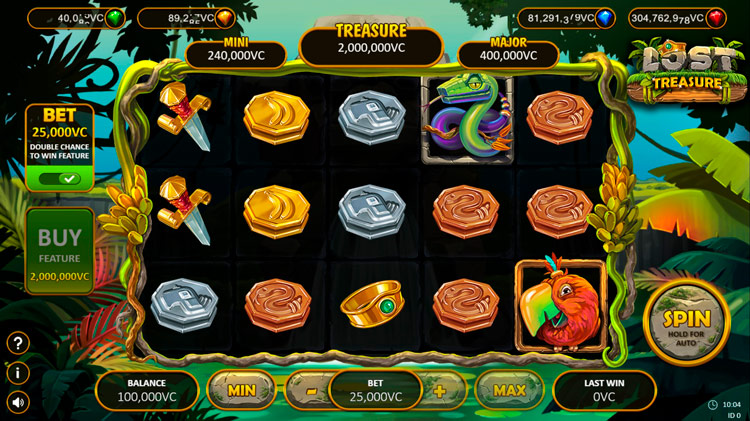Buy the feature for 2,000,000VC

60,251
